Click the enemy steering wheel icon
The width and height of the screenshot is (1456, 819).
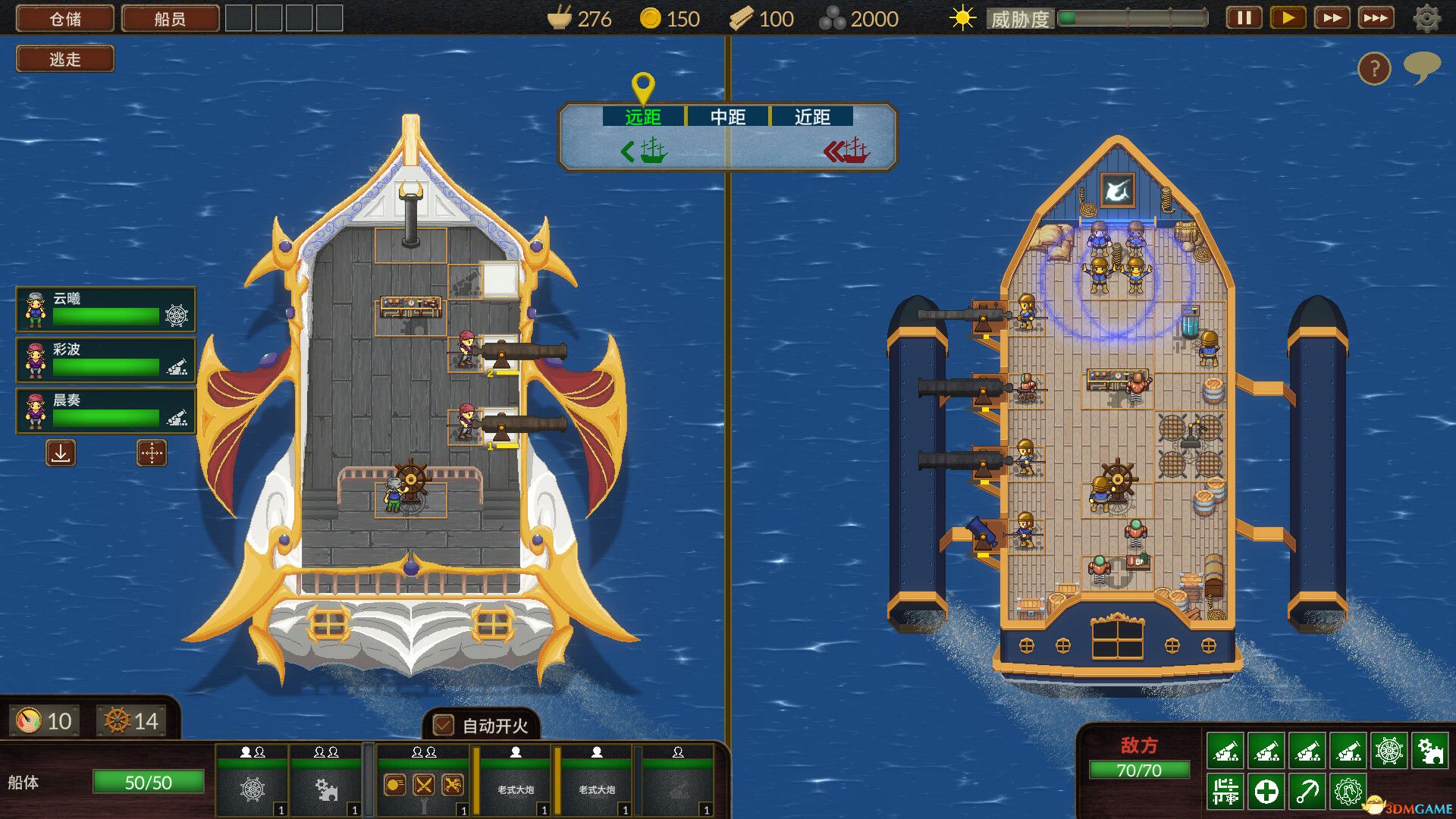tap(1389, 751)
